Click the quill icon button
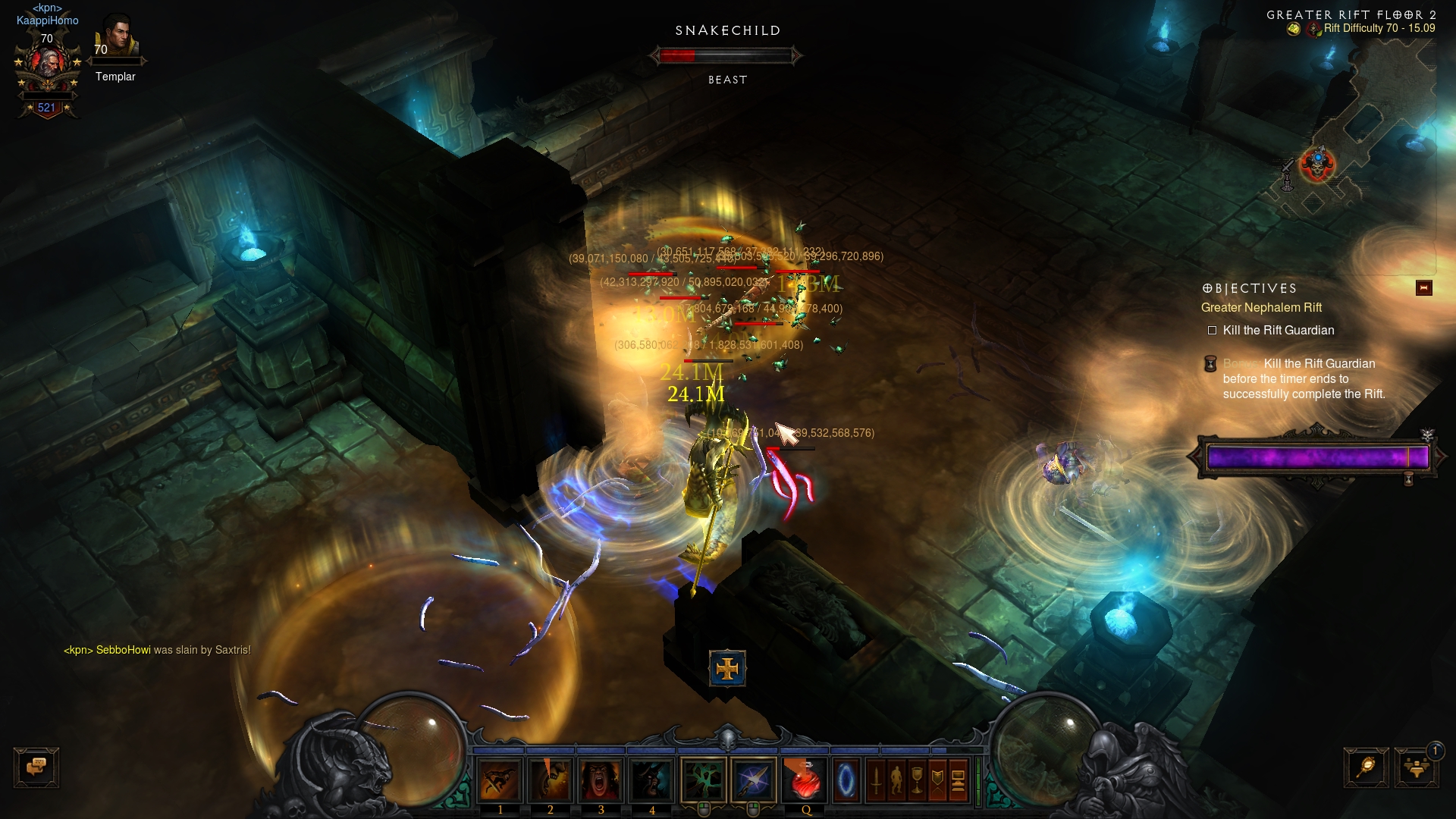This screenshot has width=1456, height=819. tap(1366, 767)
